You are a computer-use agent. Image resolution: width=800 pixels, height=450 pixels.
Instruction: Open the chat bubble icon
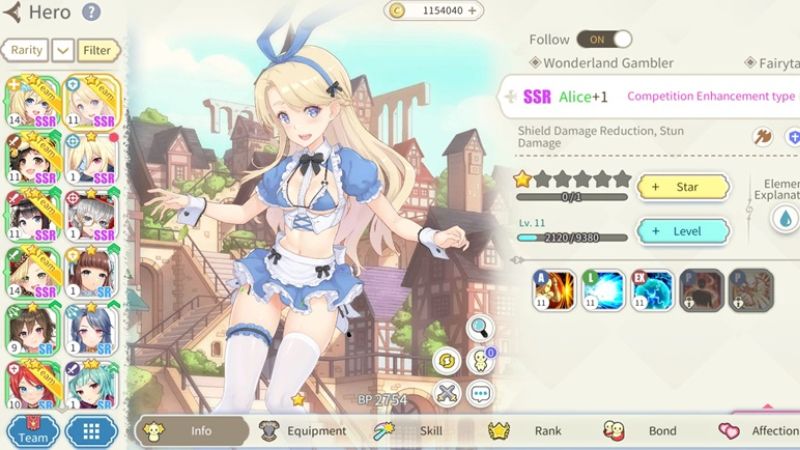tap(480, 393)
